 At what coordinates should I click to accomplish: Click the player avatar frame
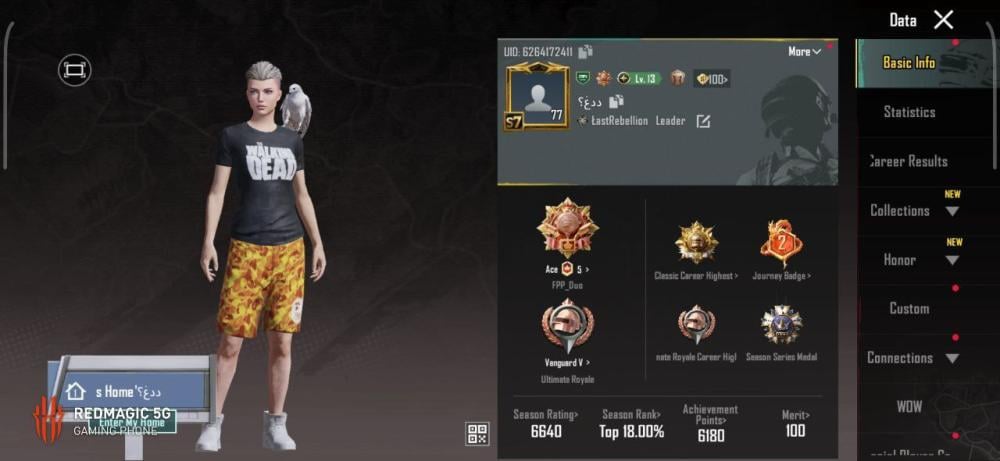(537, 98)
